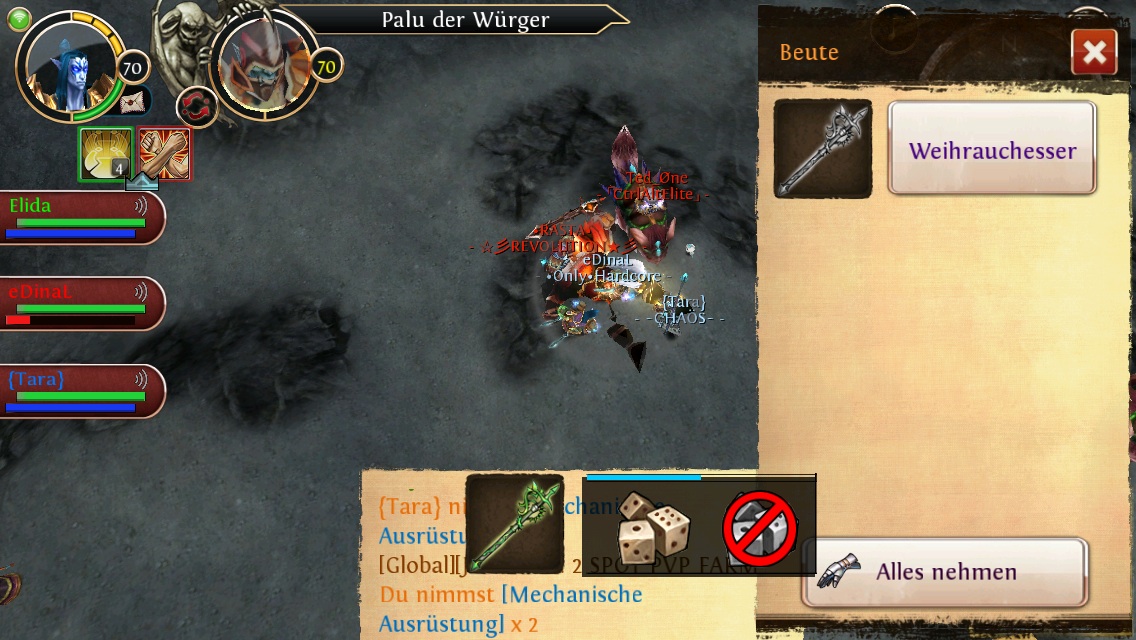Tap the green connection status icon
The width and height of the screenshot is (1136, 640).
tap(19, 19)
